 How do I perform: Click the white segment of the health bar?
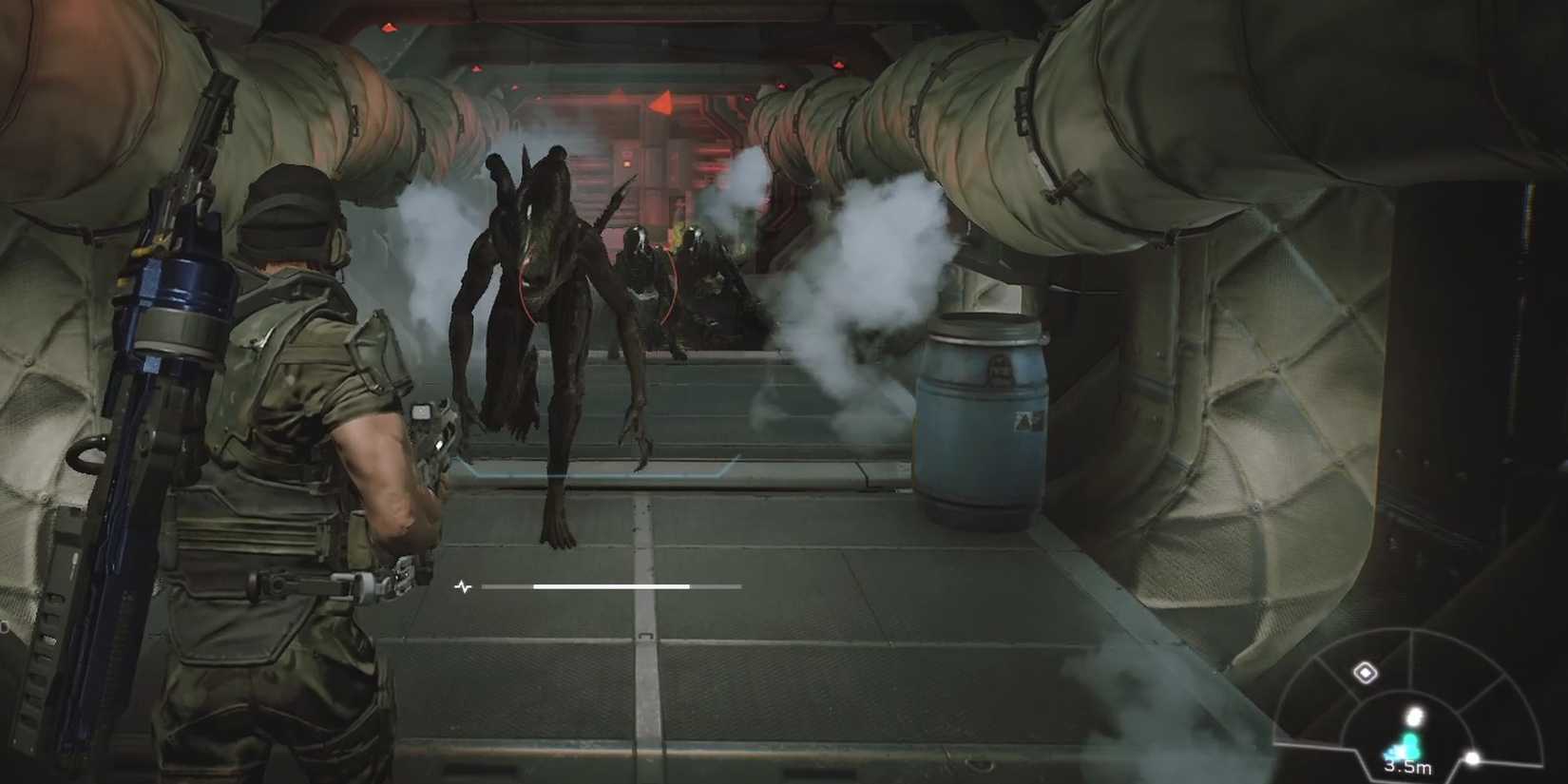point(609,586)
